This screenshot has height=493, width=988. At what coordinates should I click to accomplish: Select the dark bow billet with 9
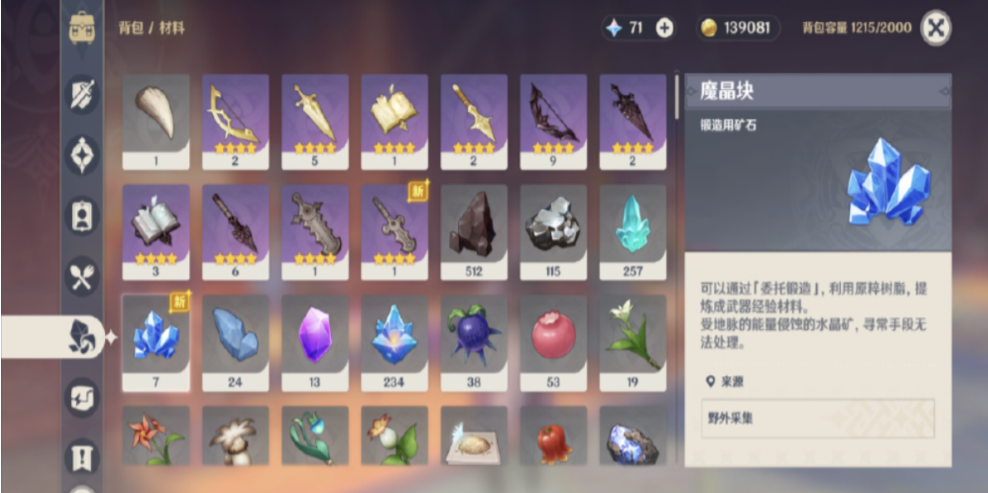pyautogui.click(x=553, y=120)
